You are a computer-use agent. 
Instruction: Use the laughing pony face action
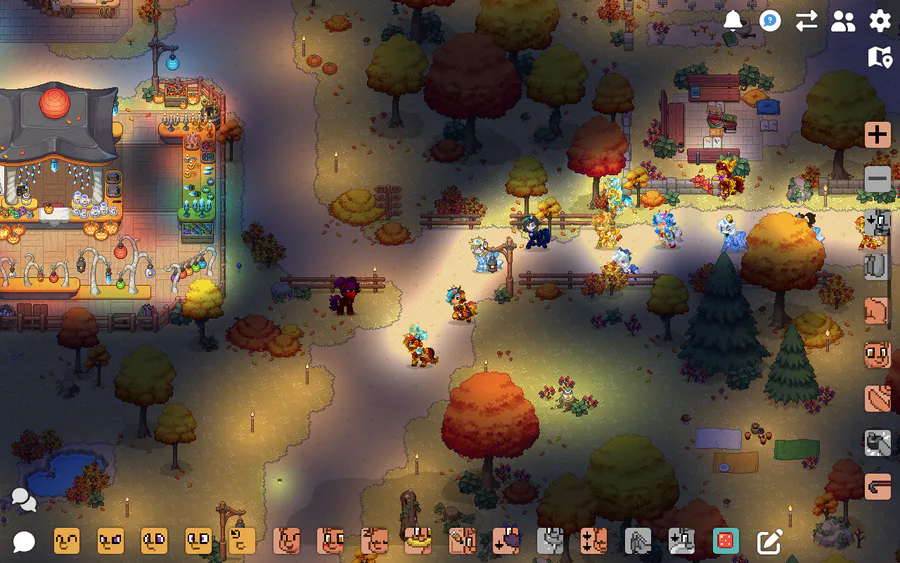point(286,541)
